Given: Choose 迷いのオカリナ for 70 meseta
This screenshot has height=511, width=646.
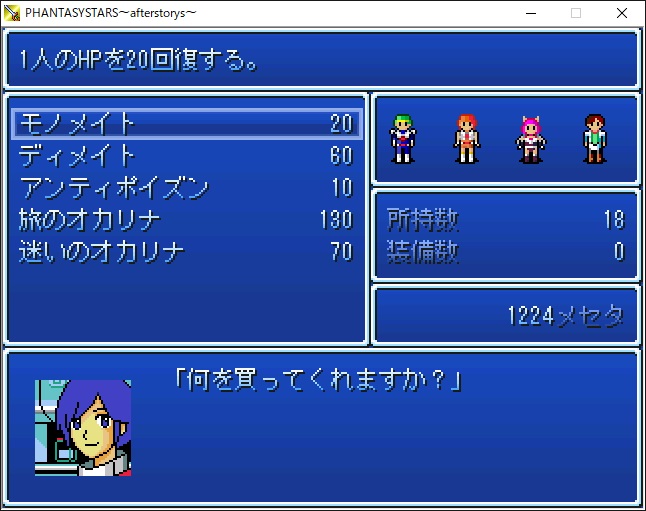Looking at the screenshot, I should click(186, 251).
